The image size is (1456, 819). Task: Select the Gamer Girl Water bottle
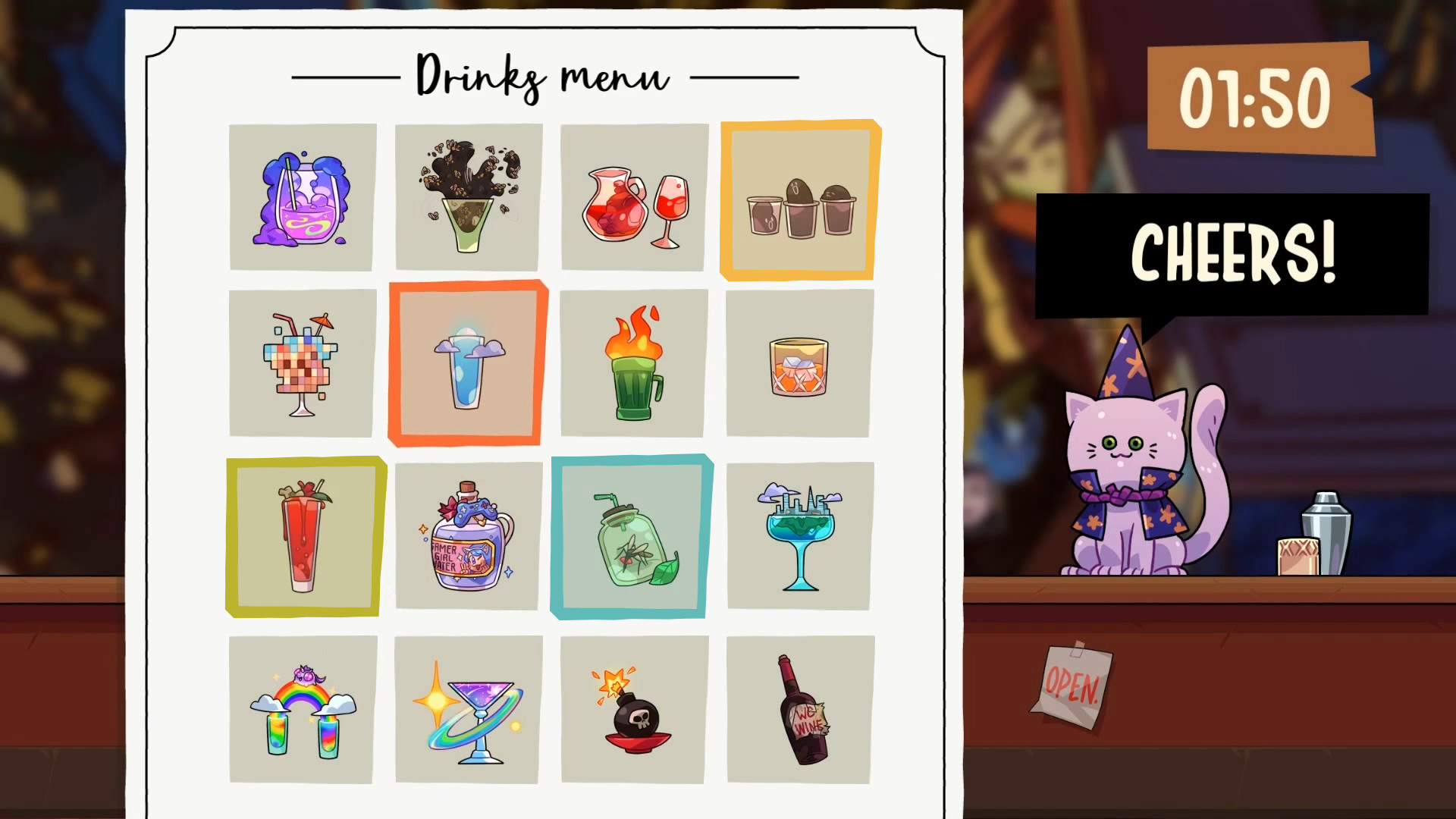[x=468, y=535]
